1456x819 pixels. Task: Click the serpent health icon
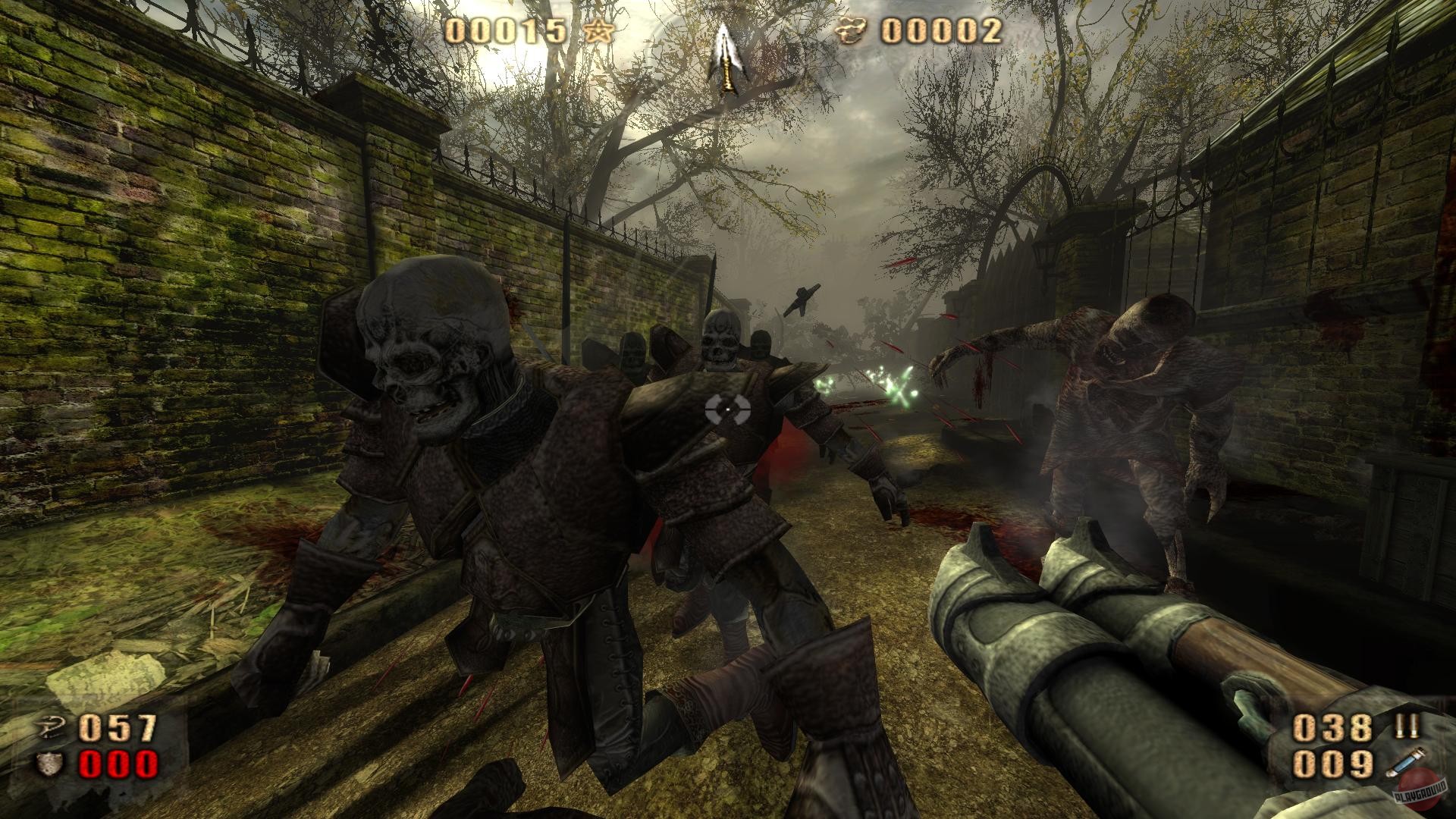(x=49, y=726)
